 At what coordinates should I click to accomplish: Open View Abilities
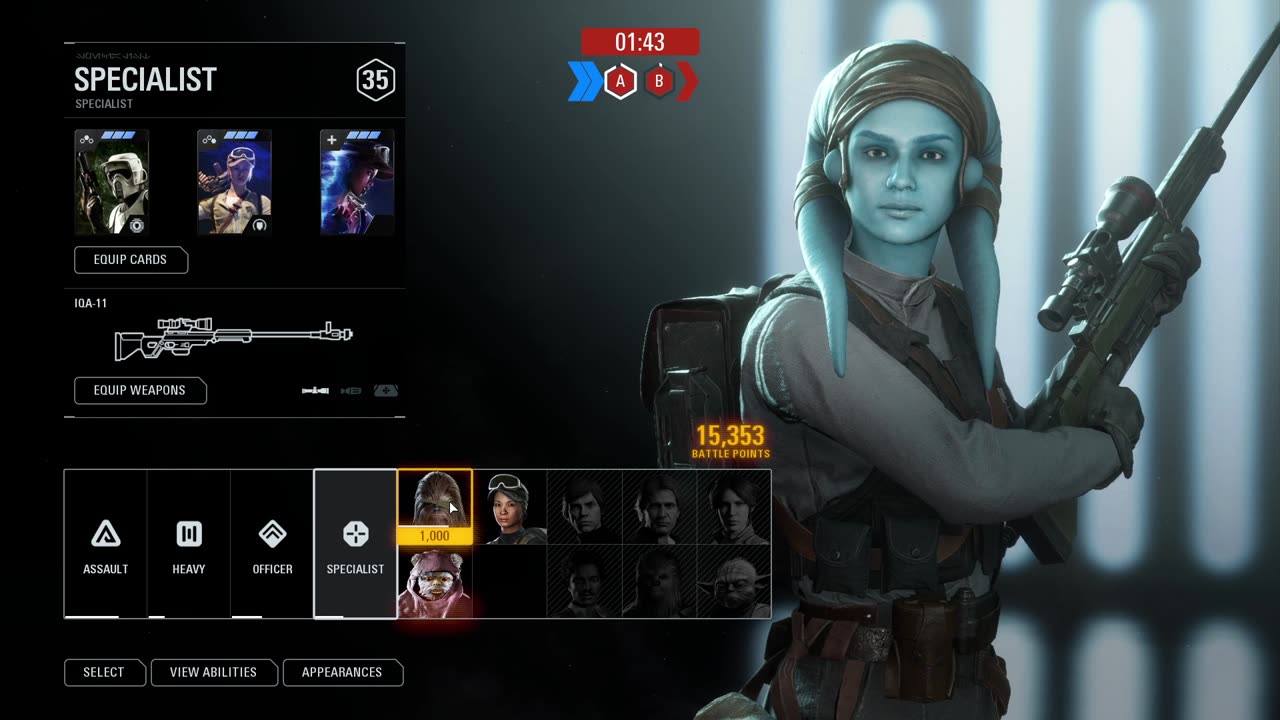[213, 672]
